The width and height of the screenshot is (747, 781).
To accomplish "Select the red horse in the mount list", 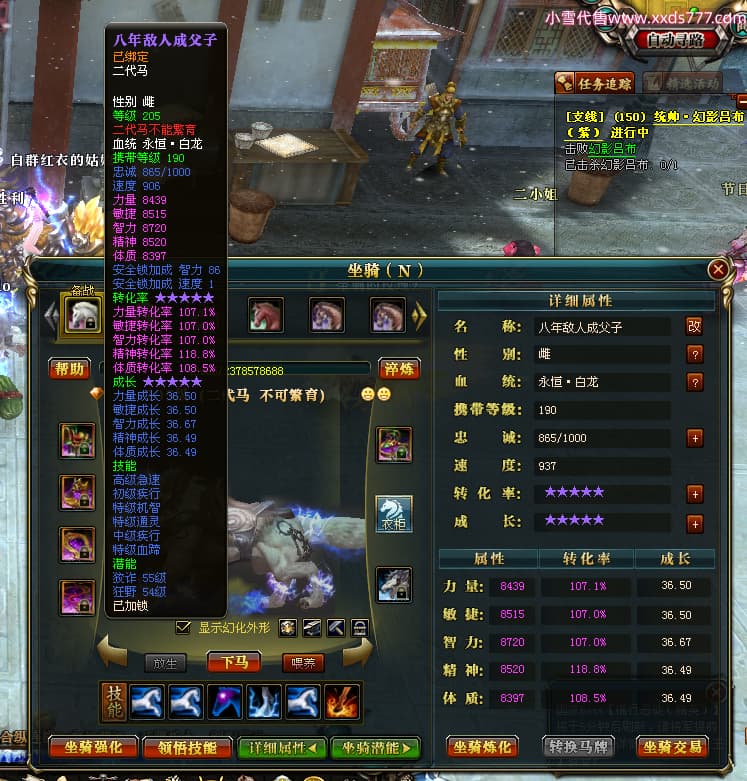I will click(x=266, y=315).
